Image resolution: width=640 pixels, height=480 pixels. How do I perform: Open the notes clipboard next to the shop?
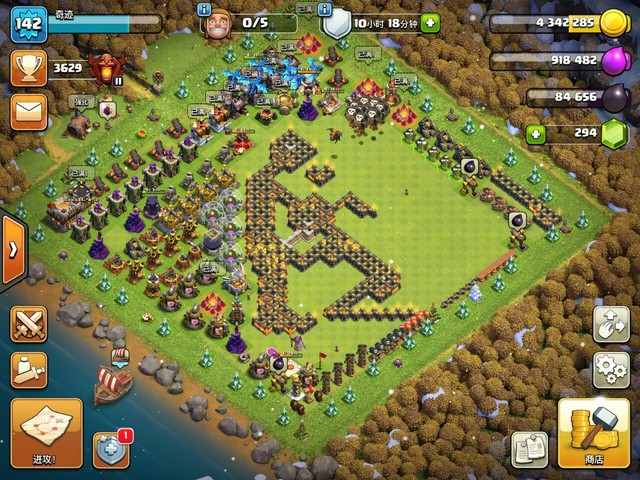pyautogui.click(x=529, y=449)
